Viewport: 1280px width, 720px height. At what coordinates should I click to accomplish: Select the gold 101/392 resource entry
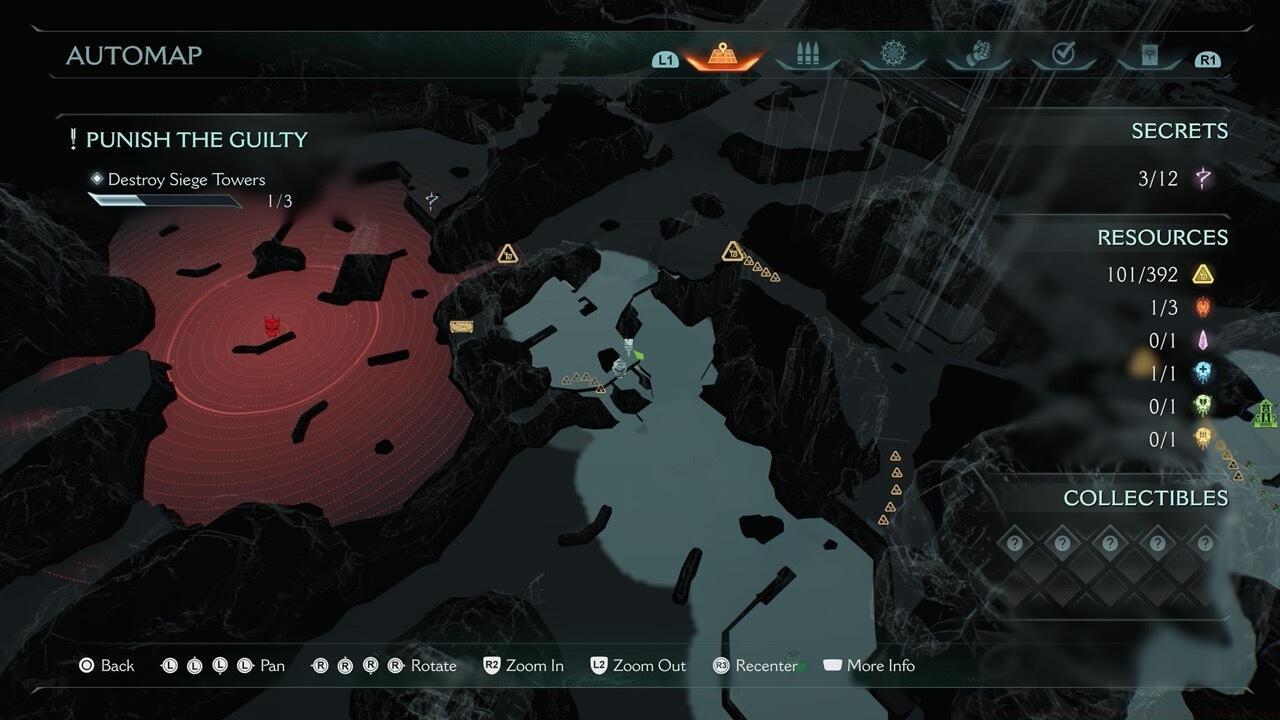point(1160,274)
